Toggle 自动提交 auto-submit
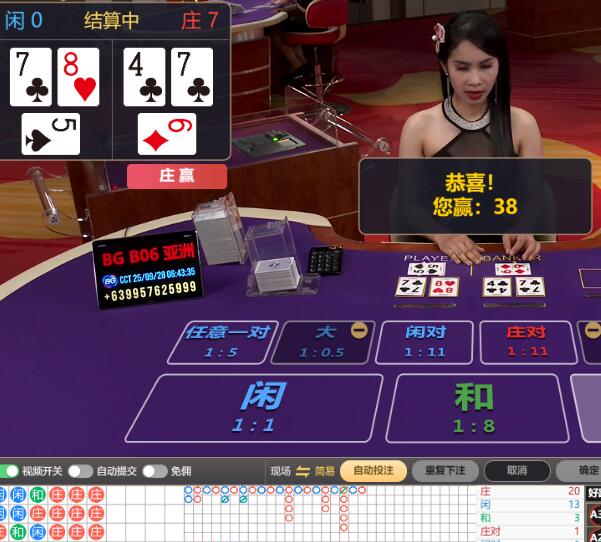 [x=80, y=471]
